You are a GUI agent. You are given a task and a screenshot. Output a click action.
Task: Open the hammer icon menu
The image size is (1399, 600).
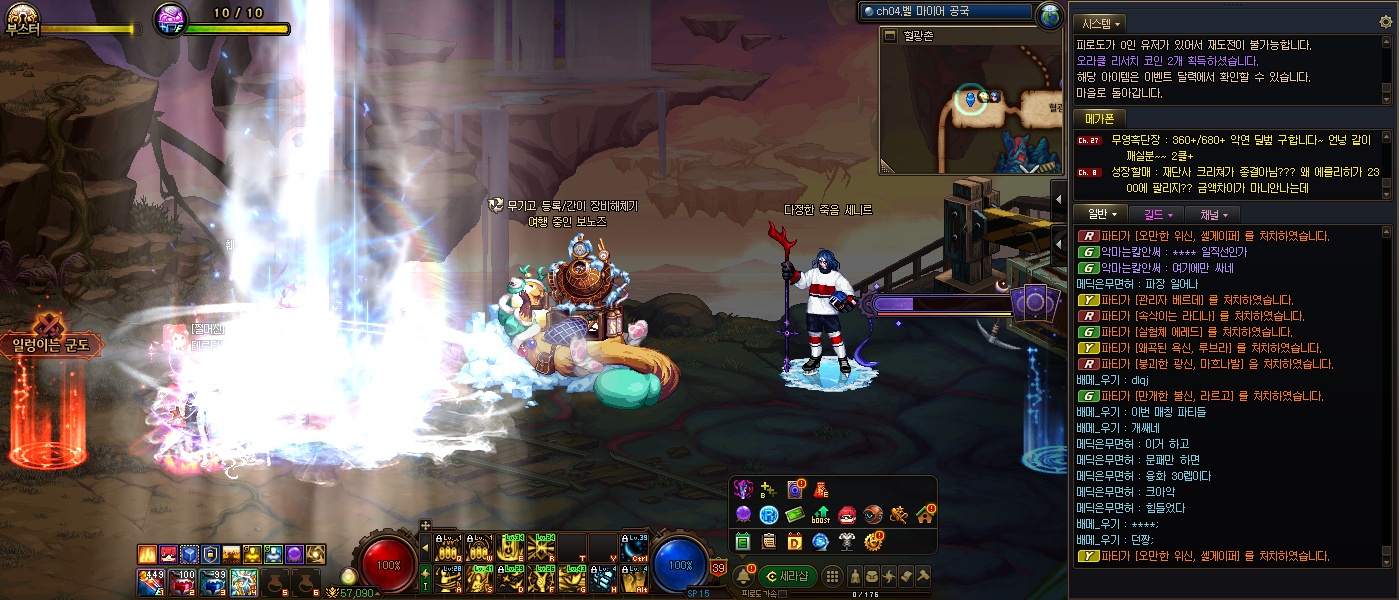[923, 575]
